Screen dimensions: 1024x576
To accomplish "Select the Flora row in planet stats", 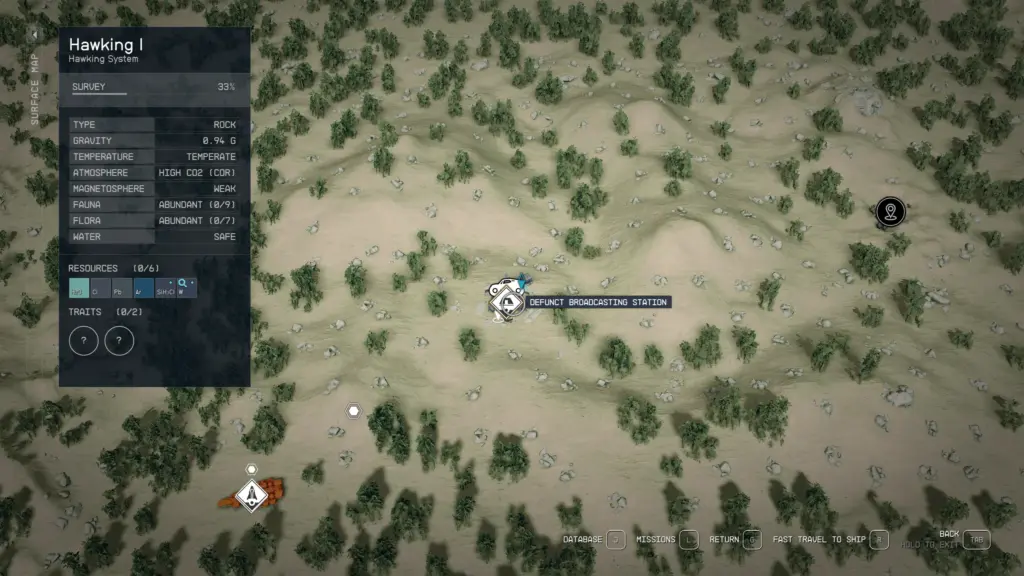I will click(155, 221).
